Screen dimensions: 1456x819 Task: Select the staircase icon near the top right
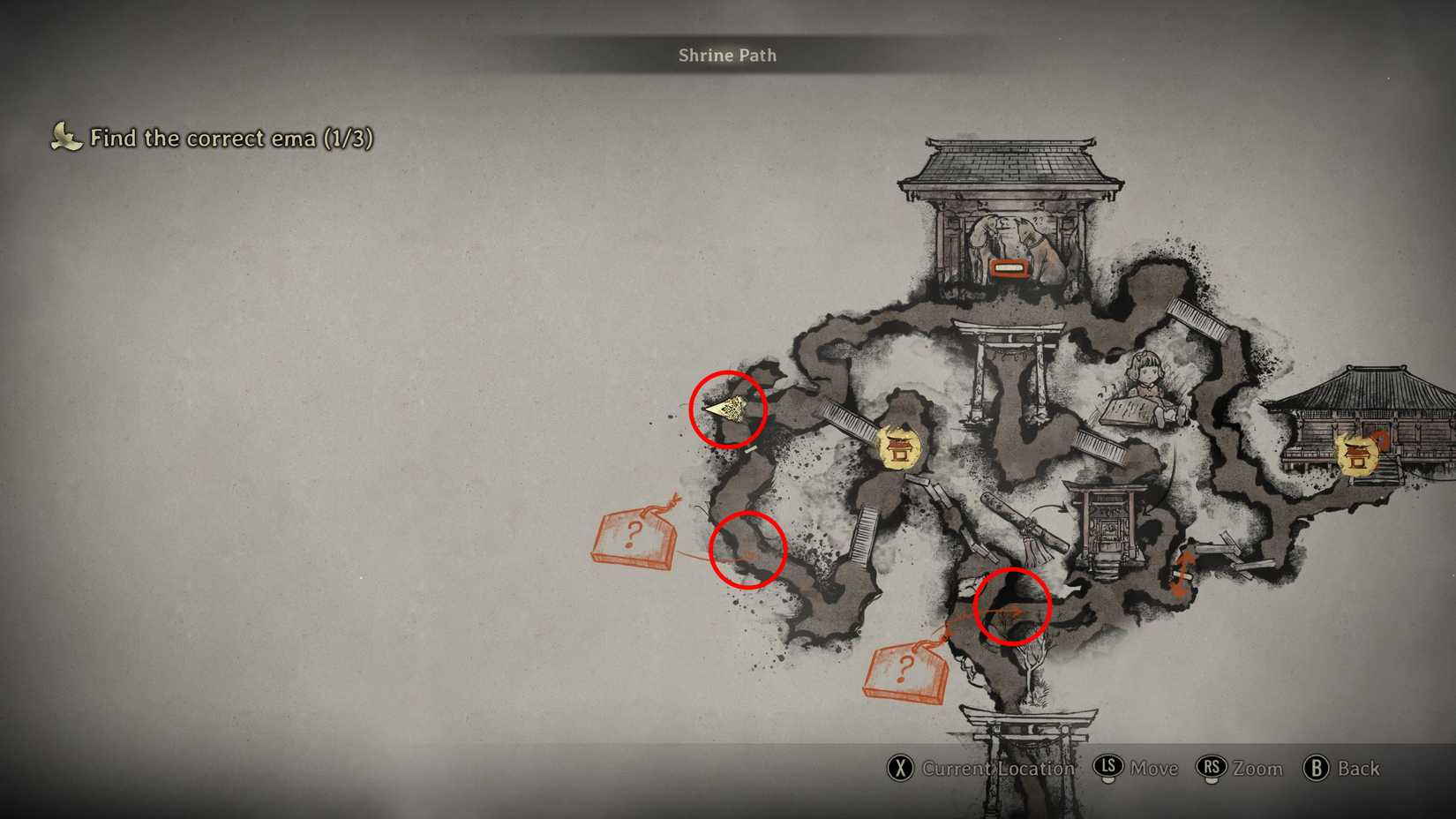(x=1196, y=318)
